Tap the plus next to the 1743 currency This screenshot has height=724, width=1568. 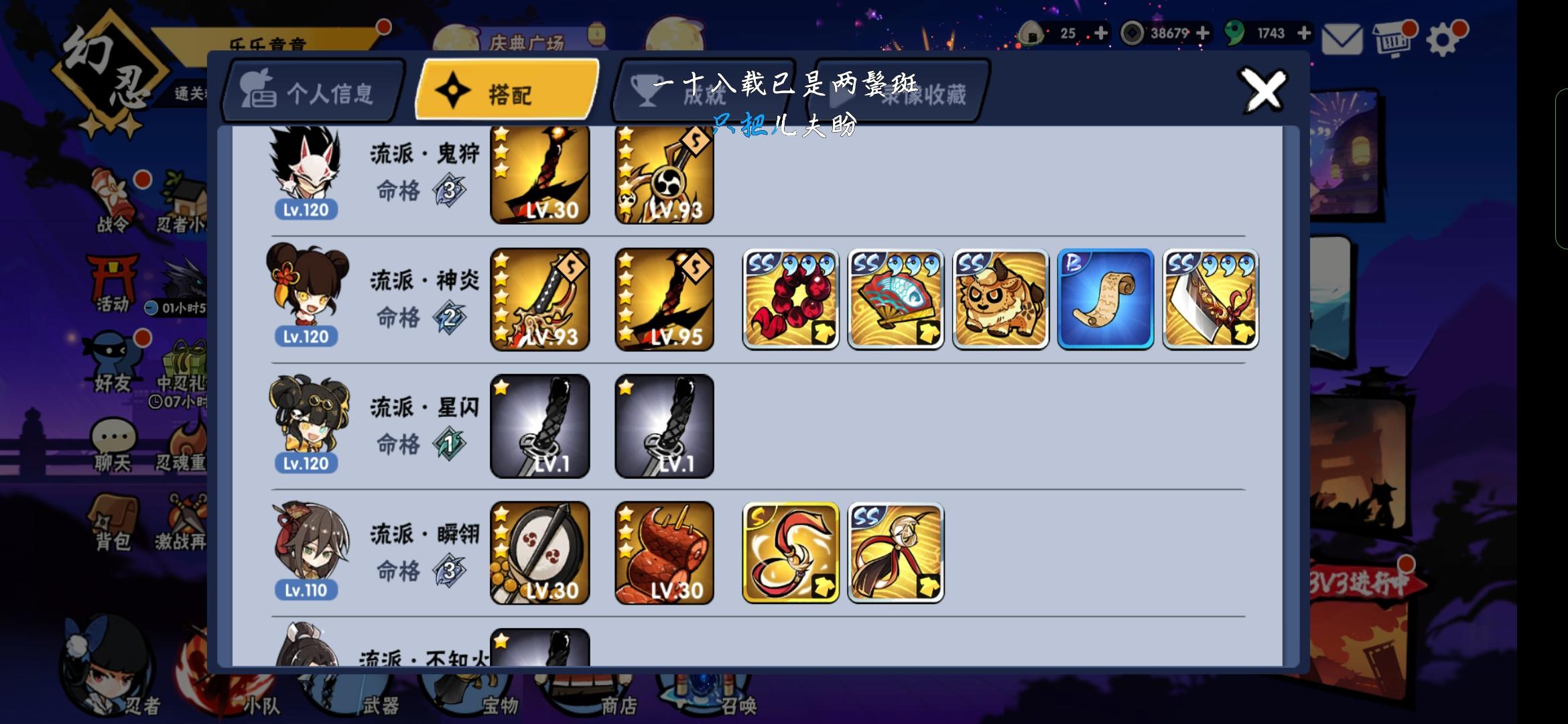pyautogui.click(x=1303, y=32)
